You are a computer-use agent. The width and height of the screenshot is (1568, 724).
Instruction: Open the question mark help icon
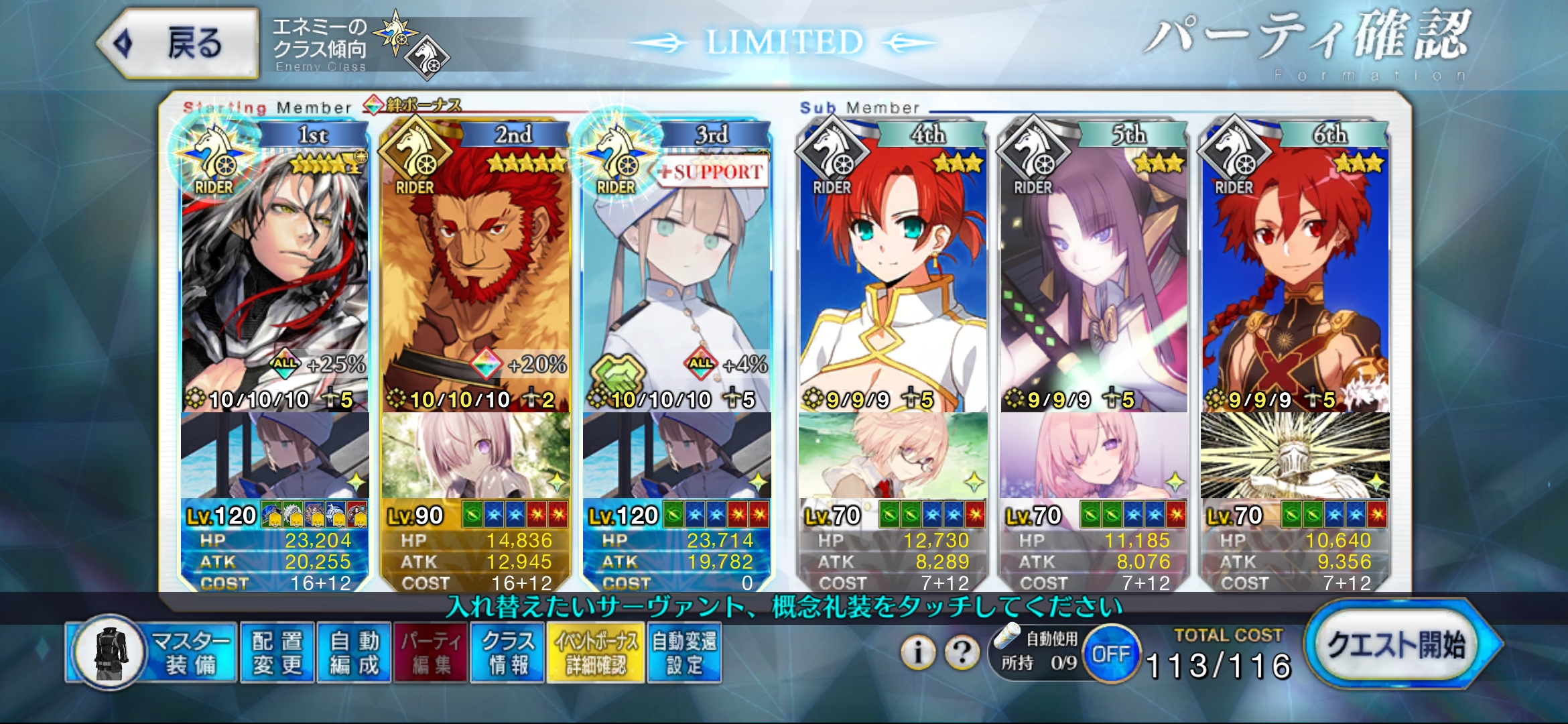962,652
